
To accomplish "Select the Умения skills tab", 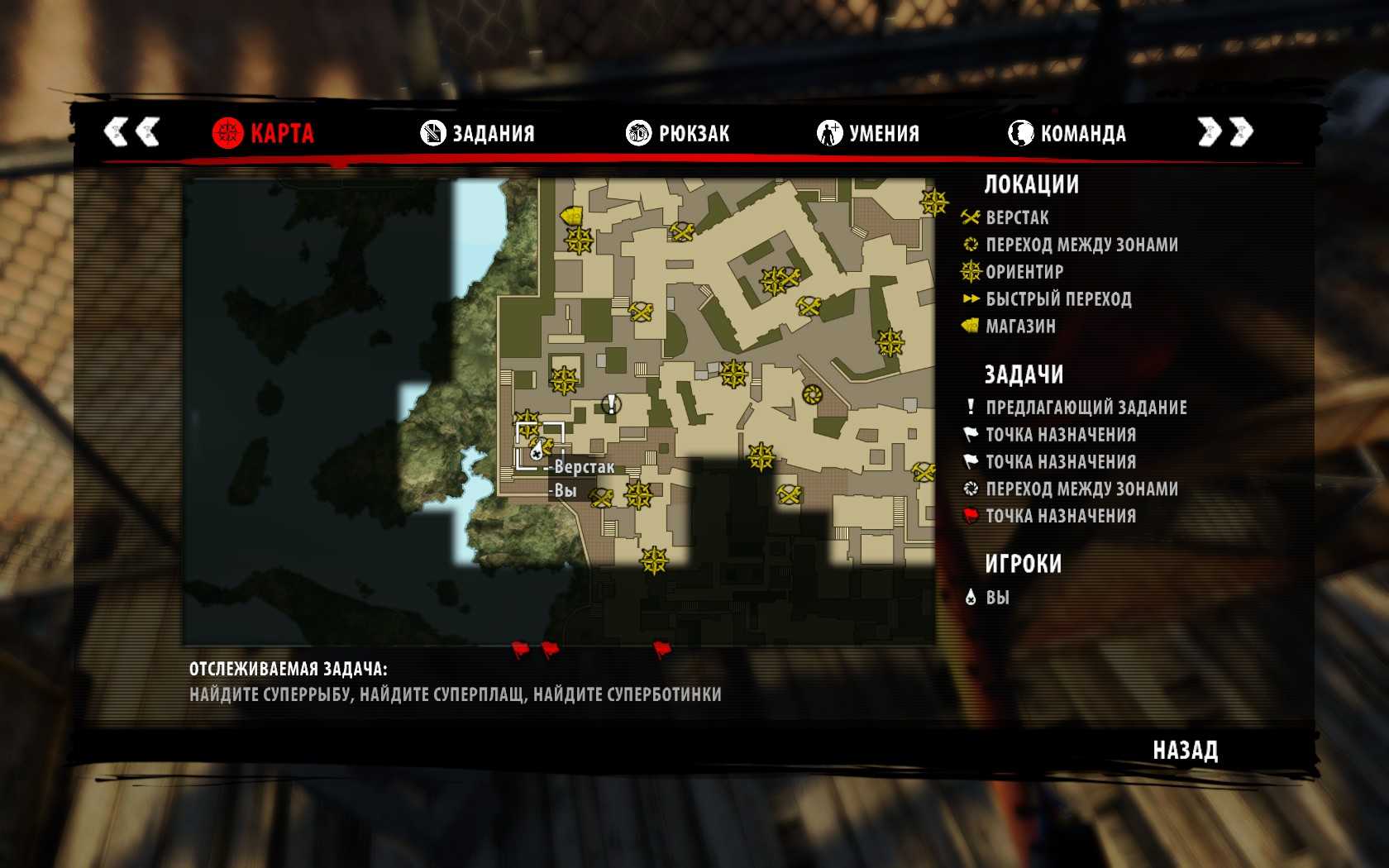I will [868, 133].
